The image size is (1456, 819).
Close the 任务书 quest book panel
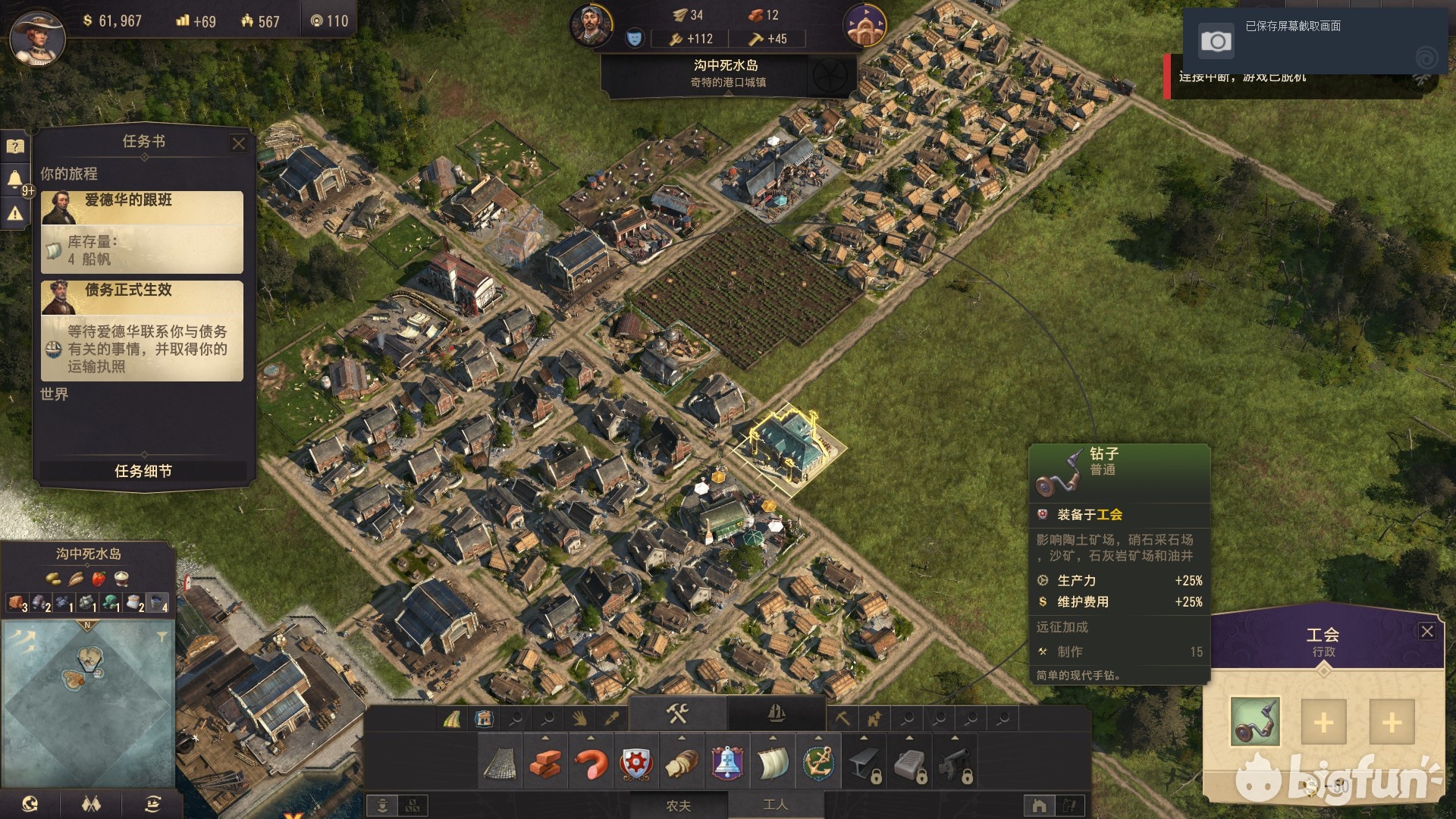[238, 143]
